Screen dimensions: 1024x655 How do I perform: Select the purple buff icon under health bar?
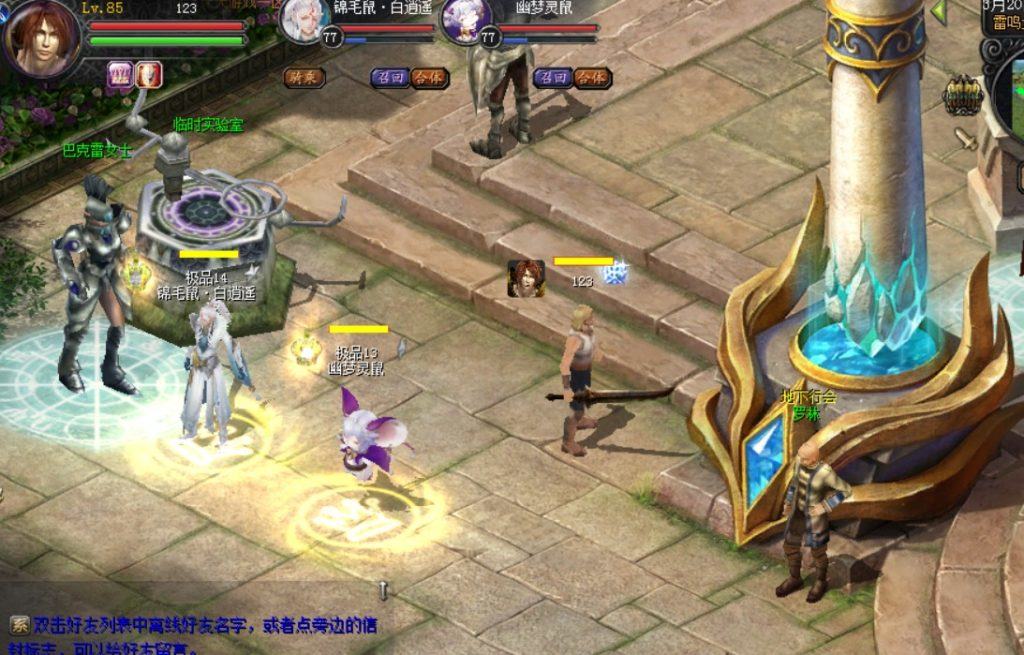120,74
